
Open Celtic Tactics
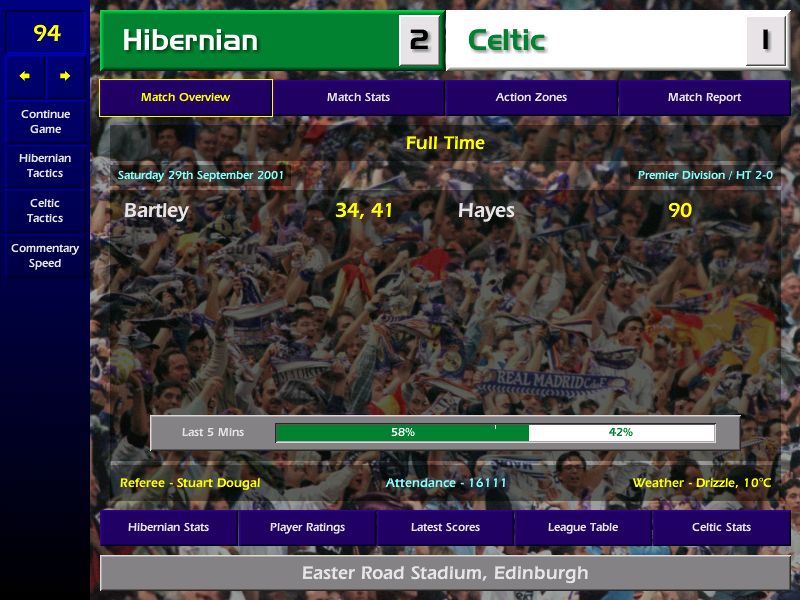[x=45, y=211]
